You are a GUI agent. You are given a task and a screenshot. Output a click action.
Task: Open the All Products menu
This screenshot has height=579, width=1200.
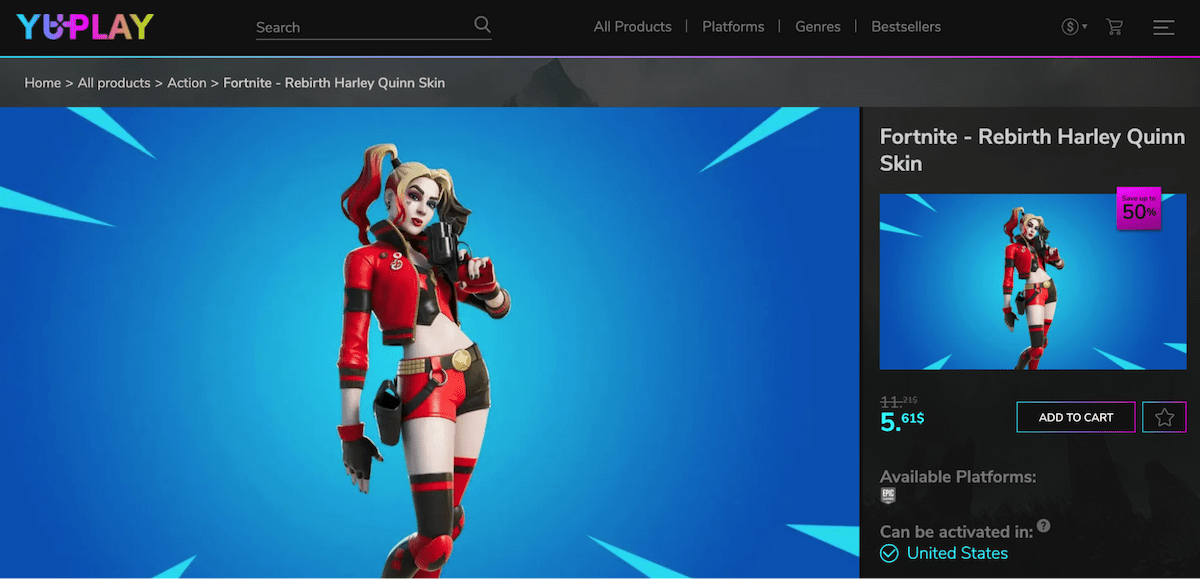632,27
